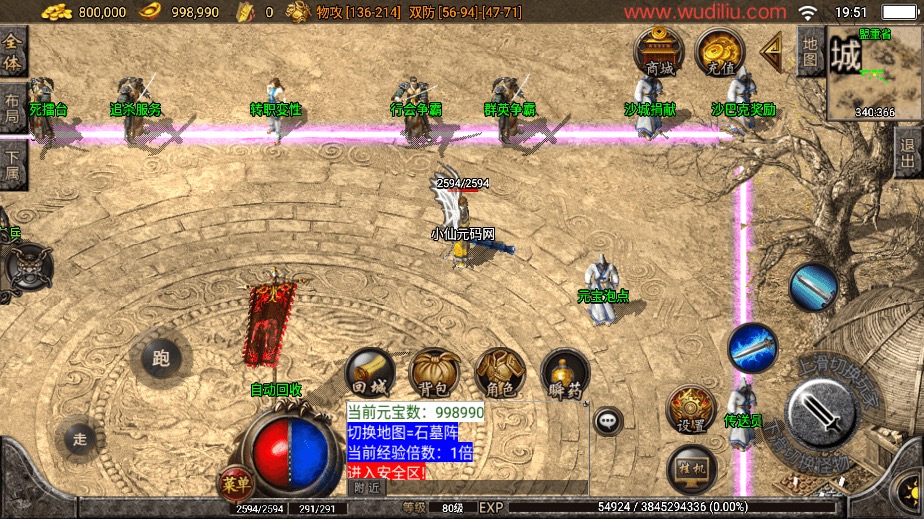Viewport: 924px width, 519px height.
Task: Open the 设置 settings
Action: [x=691, y=410]
